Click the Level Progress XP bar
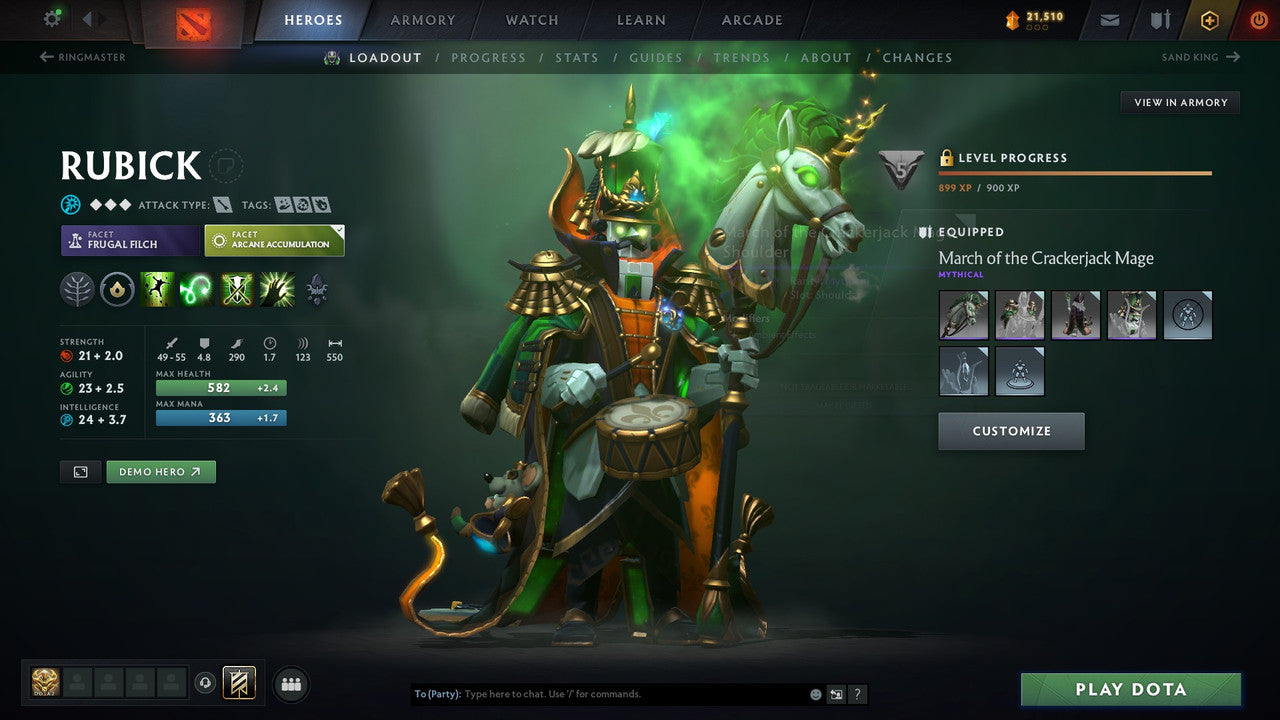The width and height of the screenshot is (1280, 720). [1075, 174]
